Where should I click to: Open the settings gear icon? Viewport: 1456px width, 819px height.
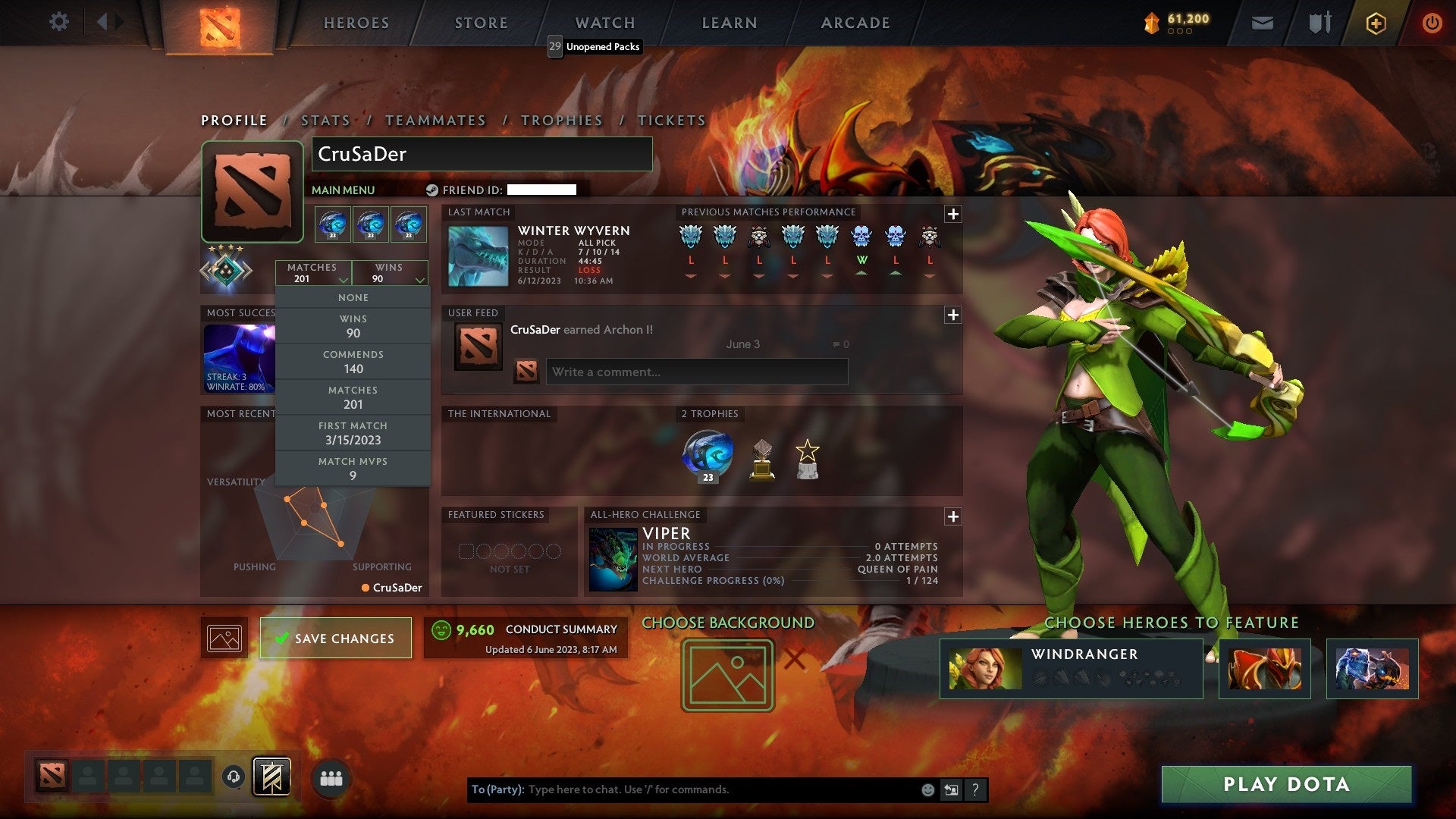[x=59, y=22]
